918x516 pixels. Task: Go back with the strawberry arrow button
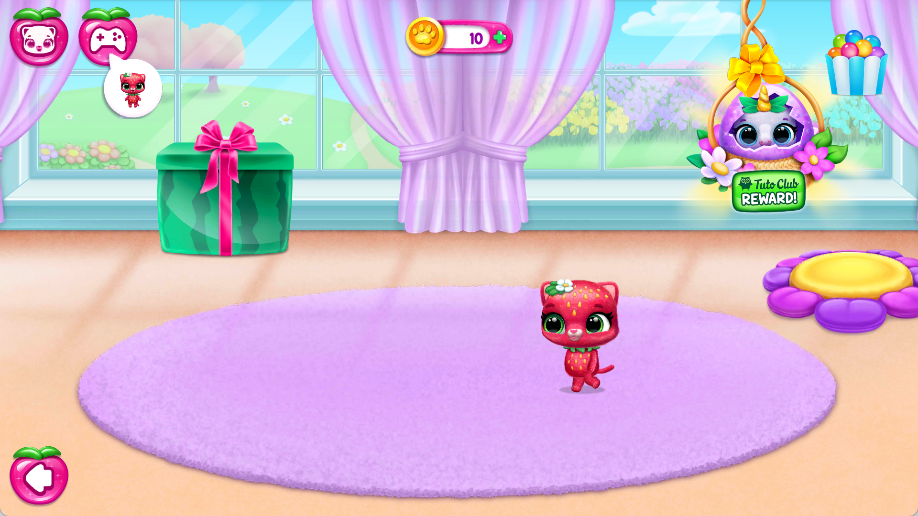[39, 476]
